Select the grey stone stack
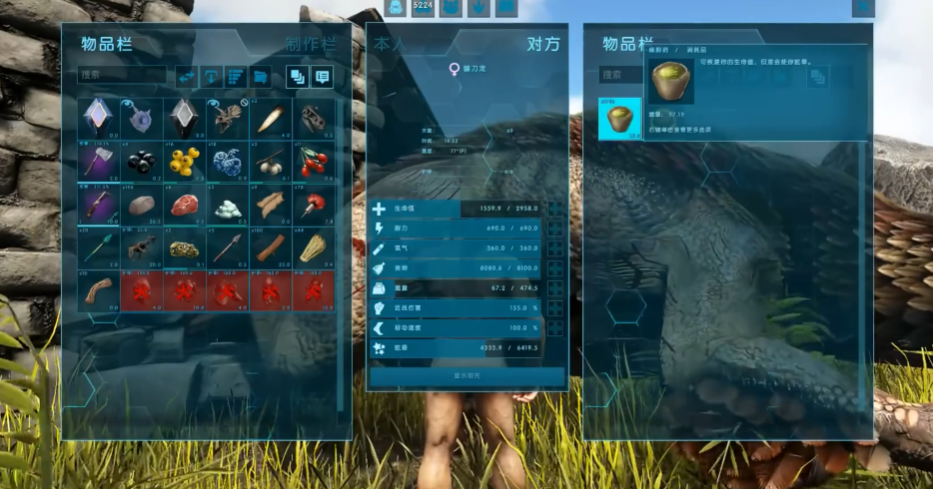Screen dimensions: 933x489 tap(142, 204)
